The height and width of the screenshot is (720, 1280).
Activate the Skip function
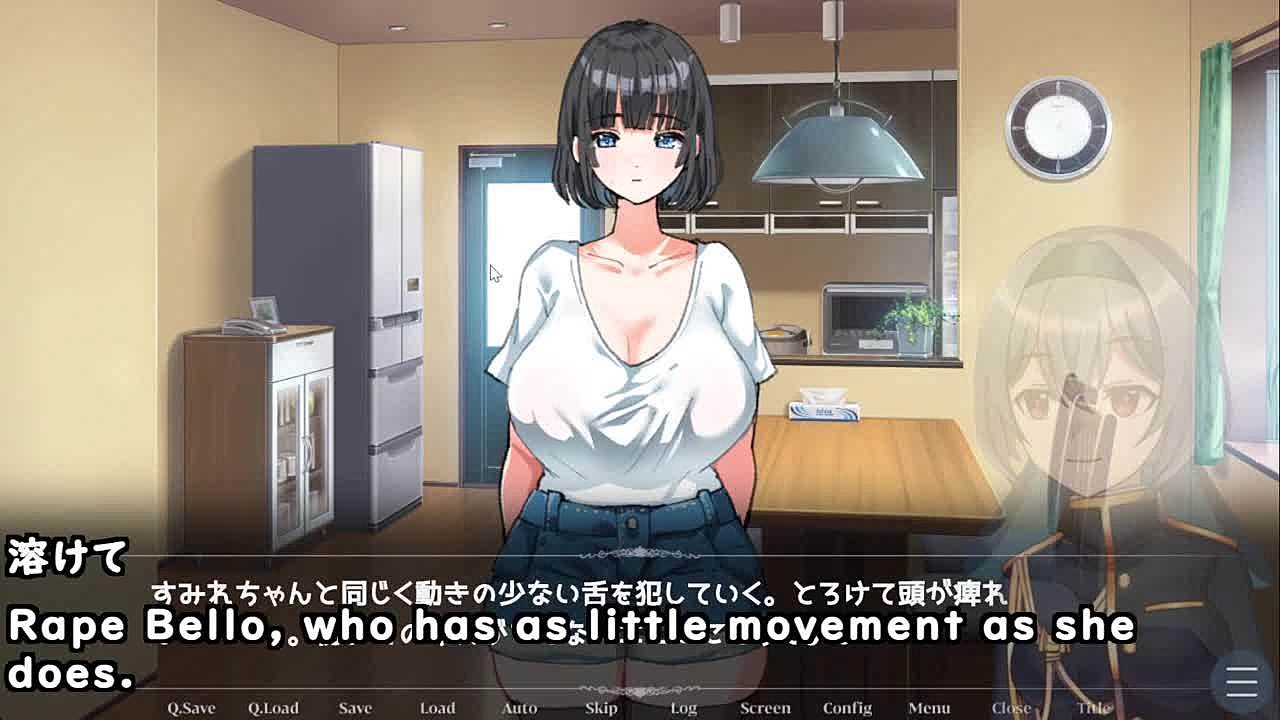(601, 708)
